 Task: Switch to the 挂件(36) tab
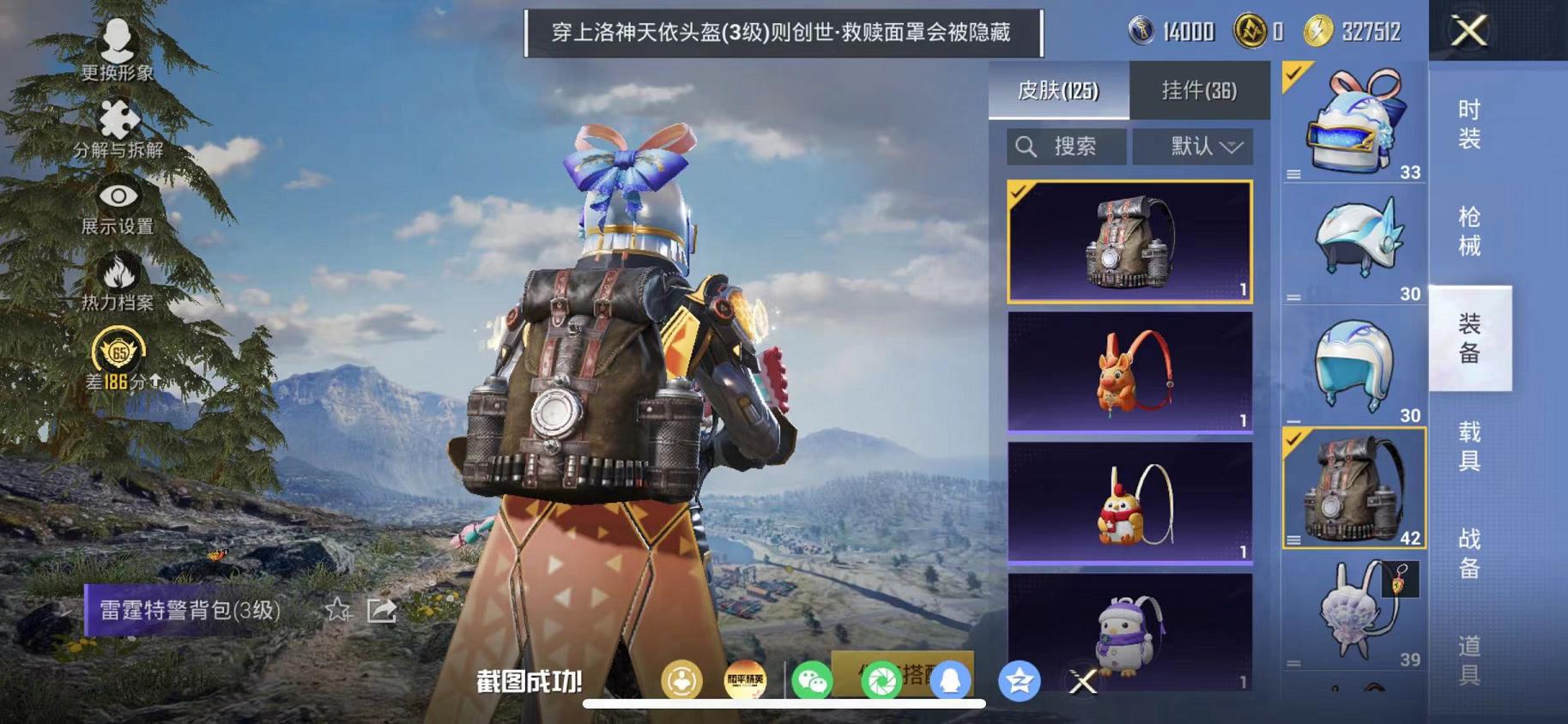tap(1201, 90)
